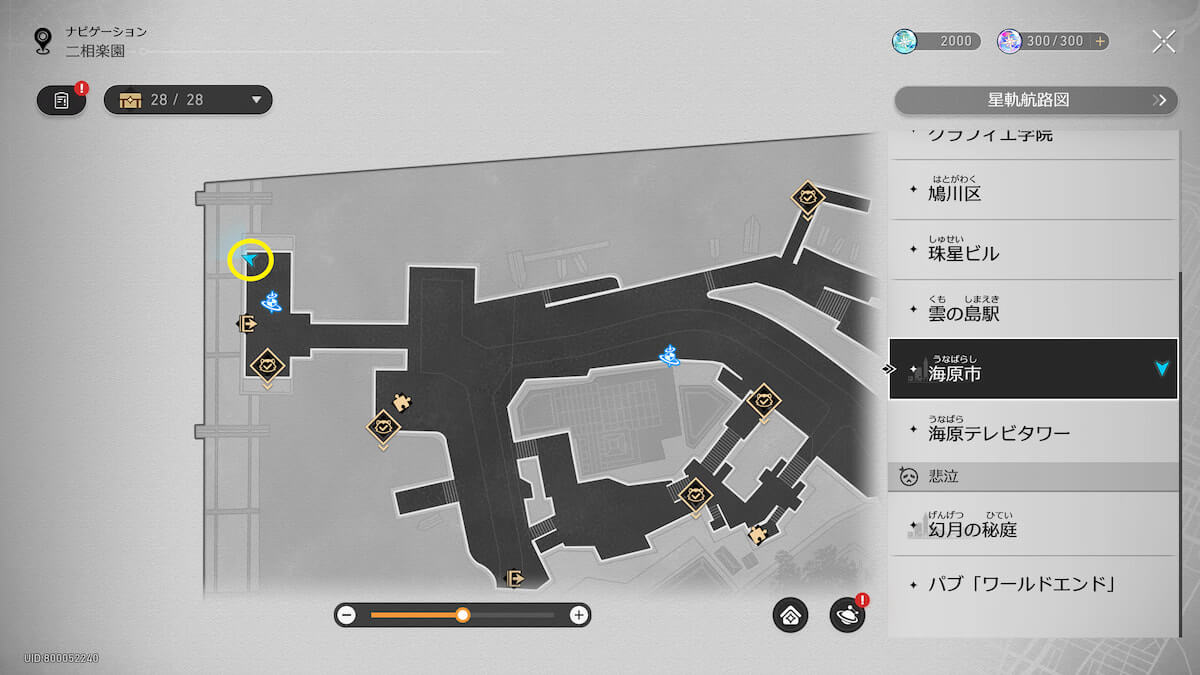Viewport: 1200px width, 675px height.
Task: Open the mission list clipboard icon
Action: pos(62,100)
